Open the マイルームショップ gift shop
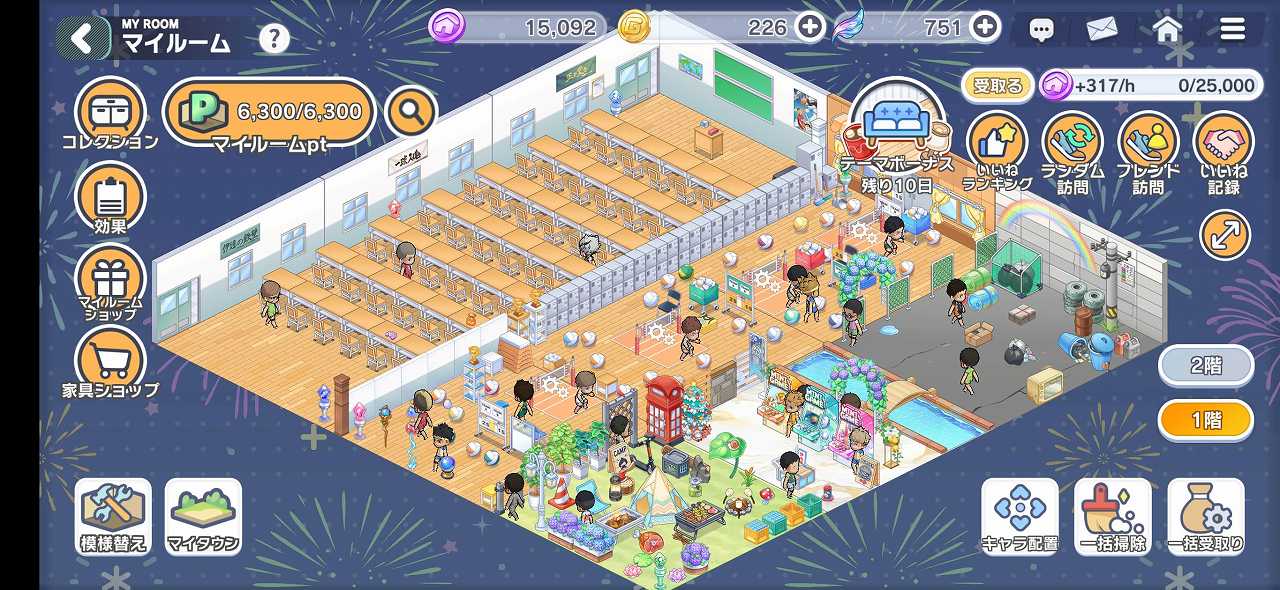Image resolution: width=1280 pixels, height=590 pixels. pyautogui.click(x=110, y=279)
